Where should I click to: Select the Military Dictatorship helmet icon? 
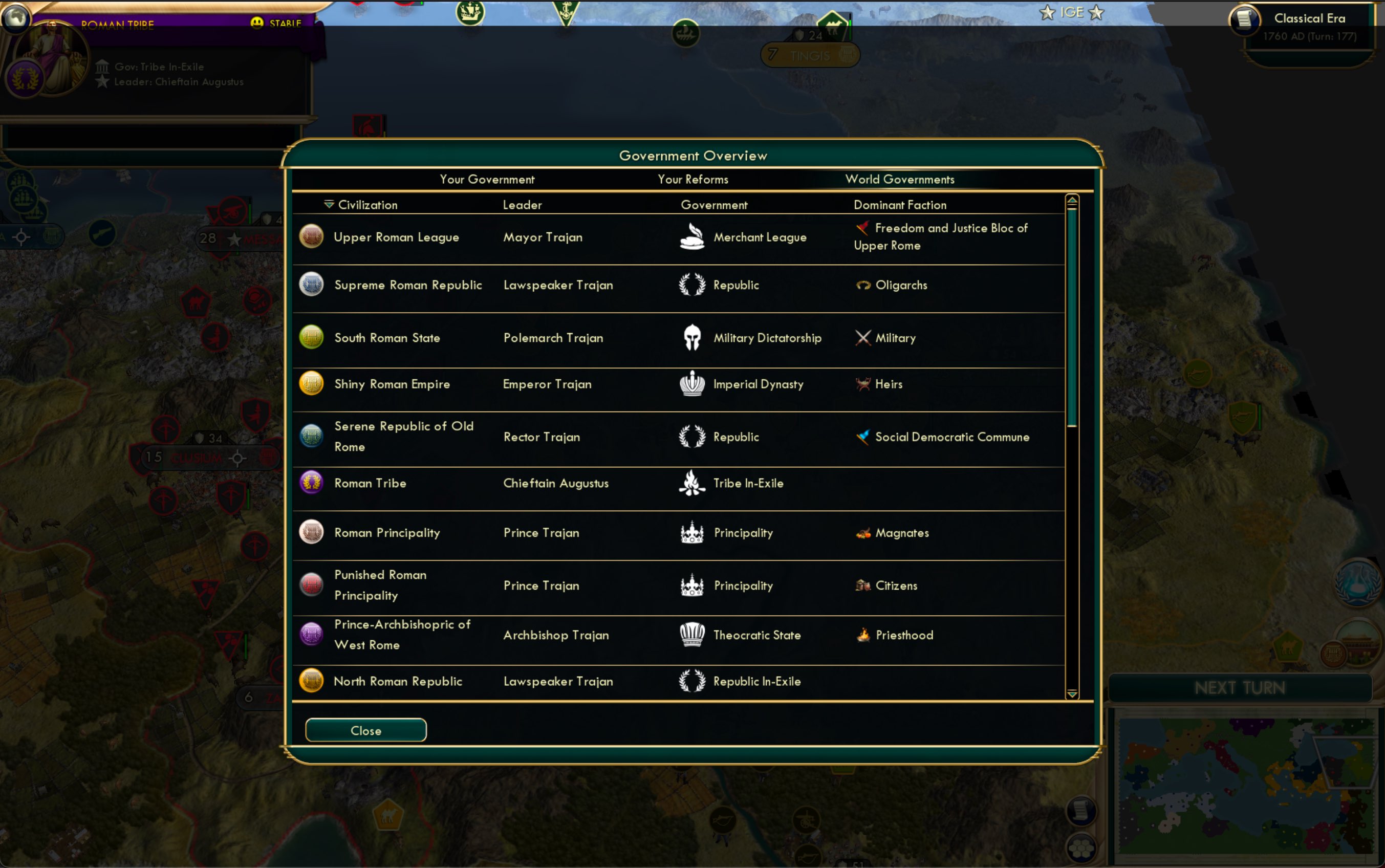692,338
